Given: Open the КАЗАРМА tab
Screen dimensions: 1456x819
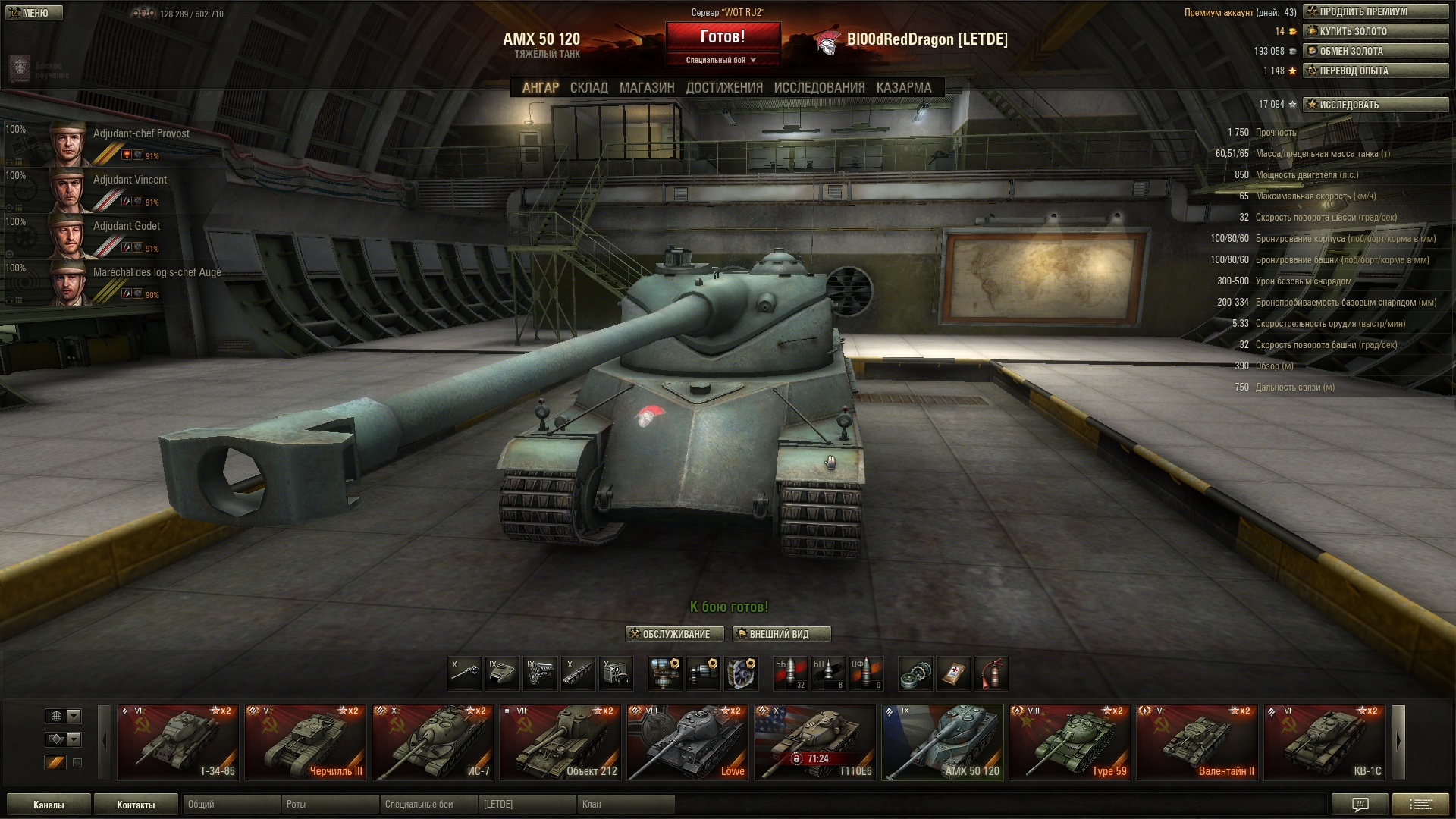Looking at the screenshot, I should 903,88.
